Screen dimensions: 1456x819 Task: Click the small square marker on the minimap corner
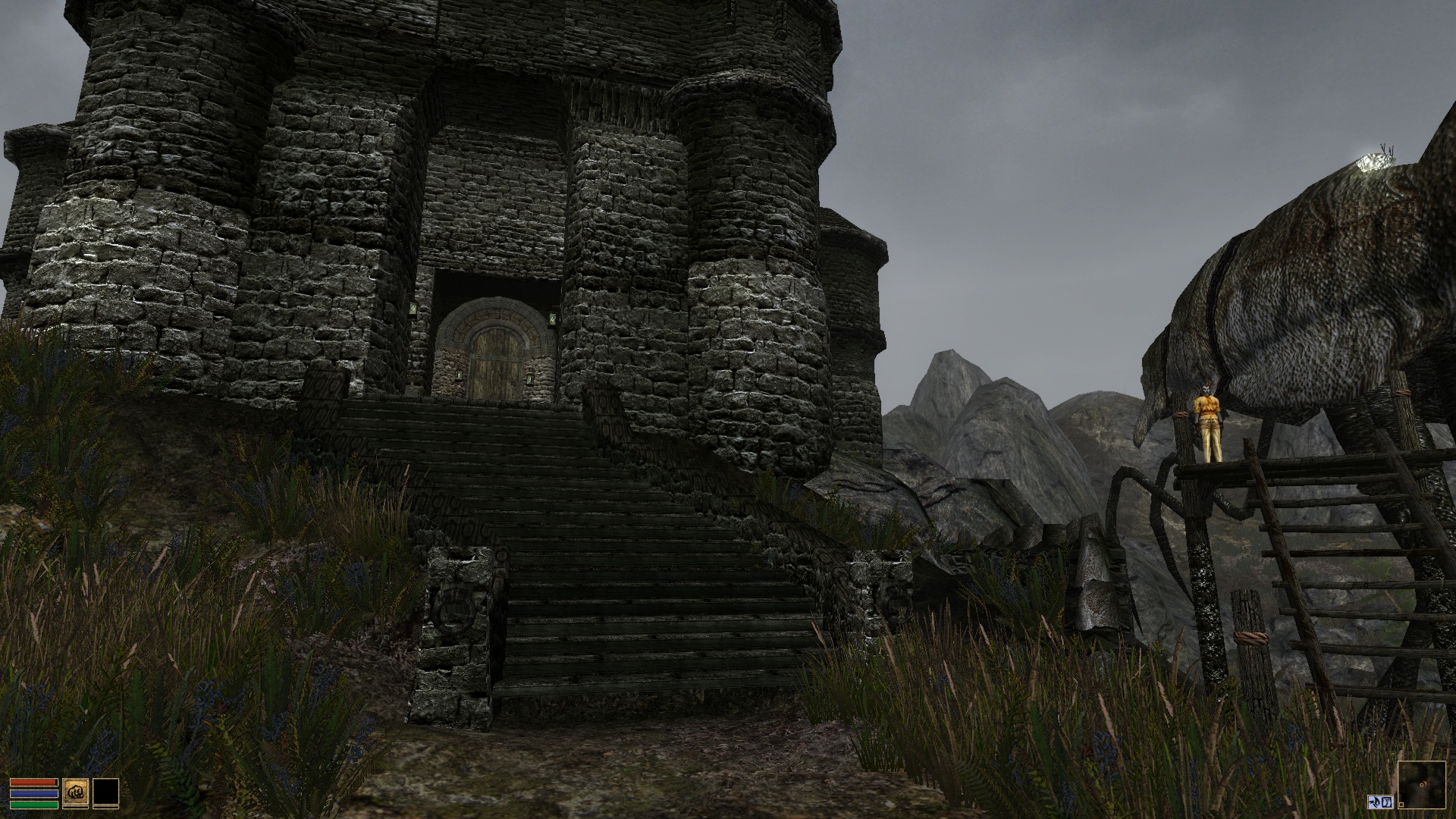point(1401,804)
